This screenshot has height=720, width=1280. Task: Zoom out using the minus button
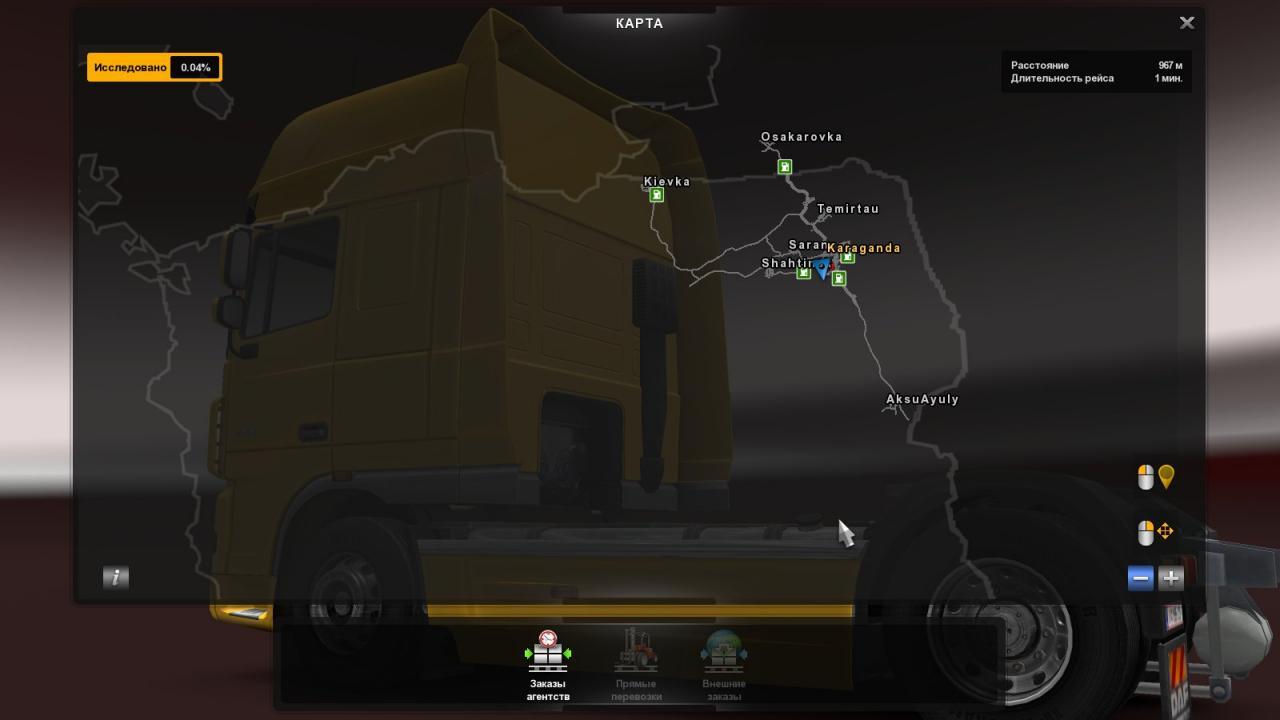1139,577
